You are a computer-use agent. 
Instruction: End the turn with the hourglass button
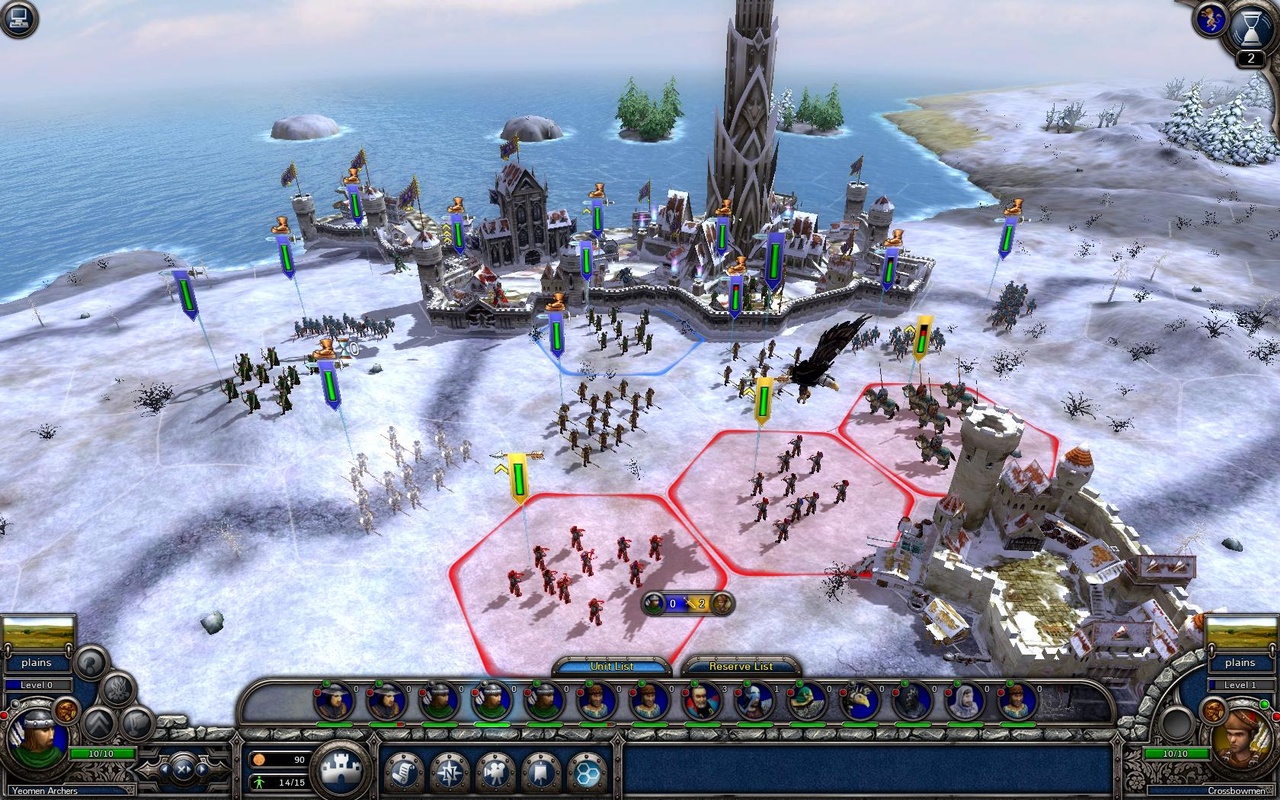[1252, 27]
